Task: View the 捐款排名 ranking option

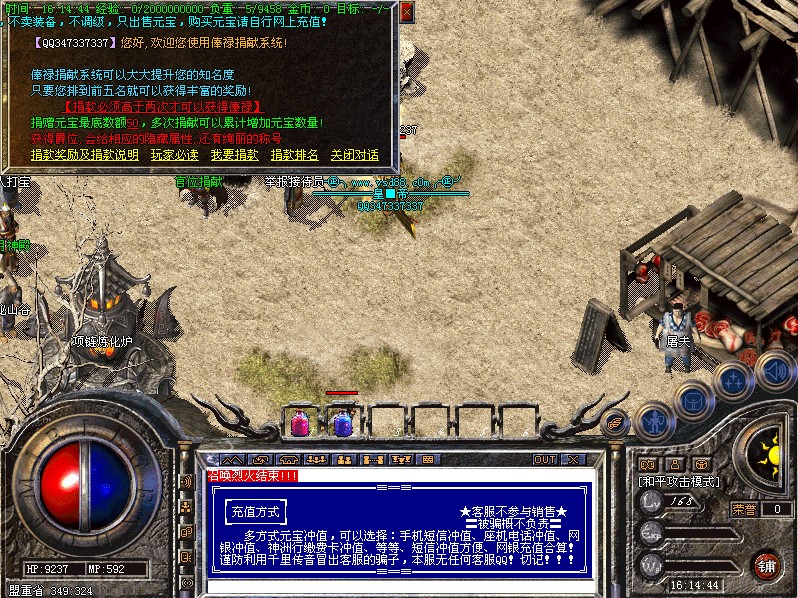Action: [294, 155]
